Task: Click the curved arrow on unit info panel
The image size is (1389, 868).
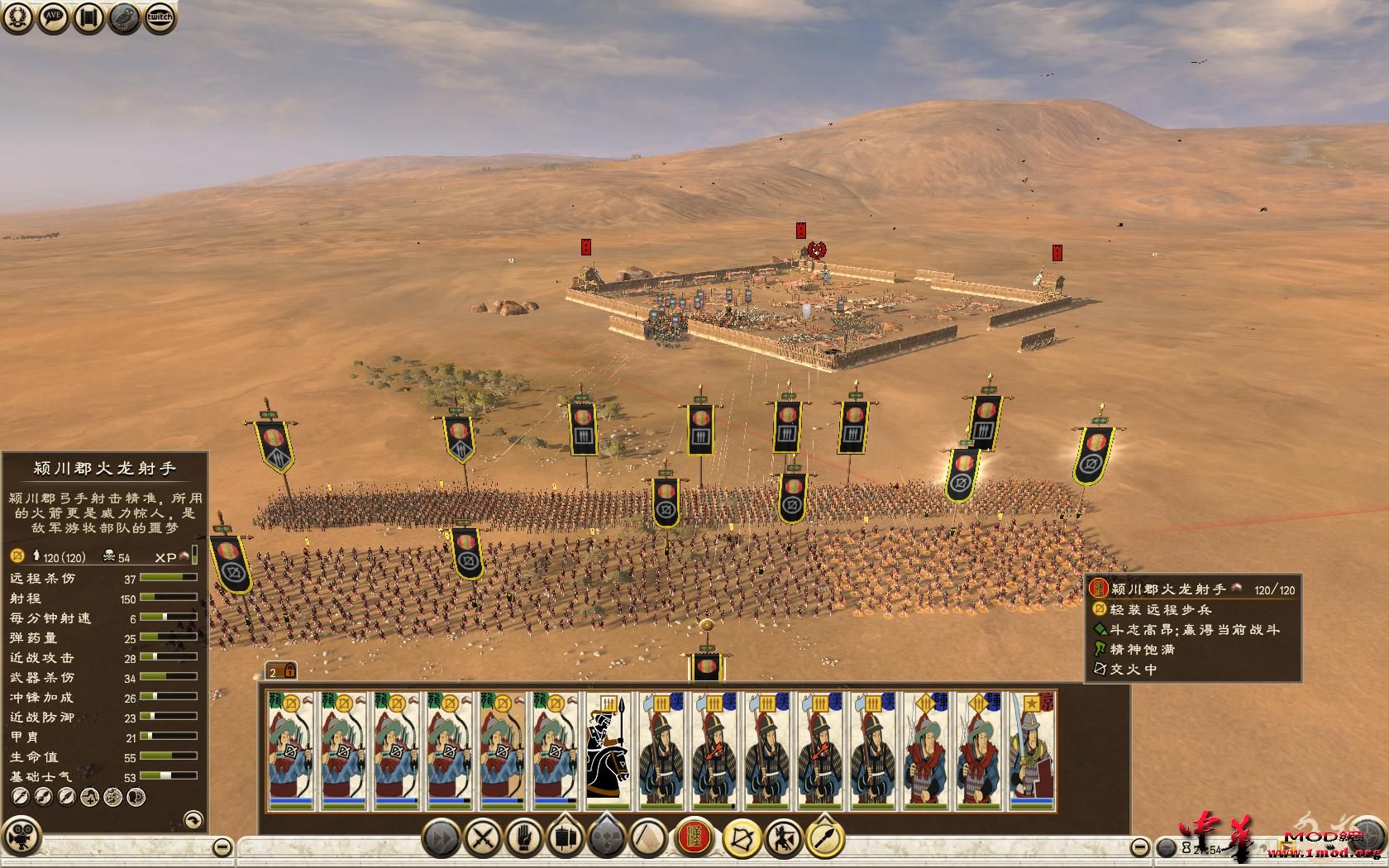Action: pos(192,819)
